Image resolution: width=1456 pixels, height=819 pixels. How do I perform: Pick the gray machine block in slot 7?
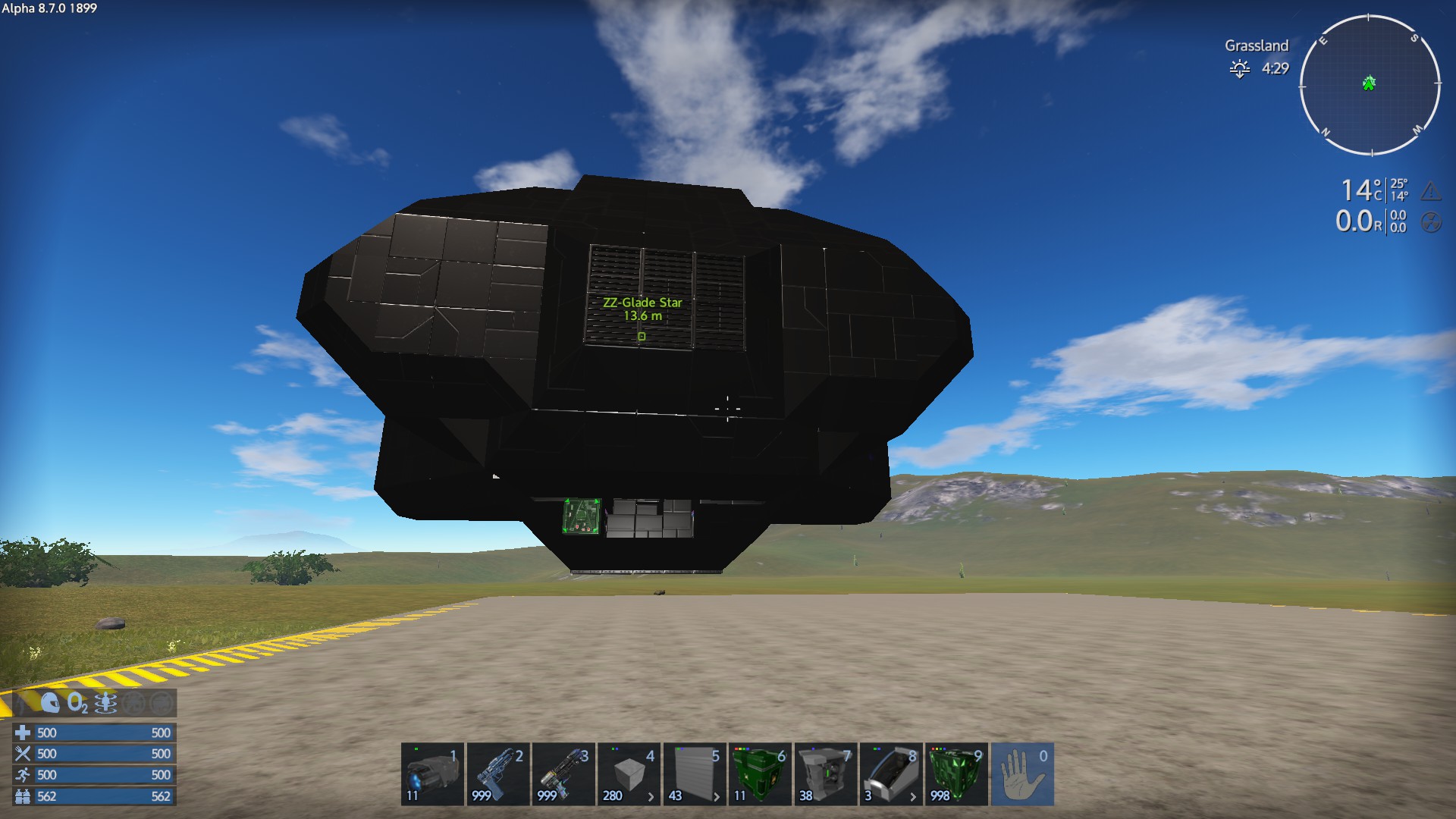click(x=825, y=774)
